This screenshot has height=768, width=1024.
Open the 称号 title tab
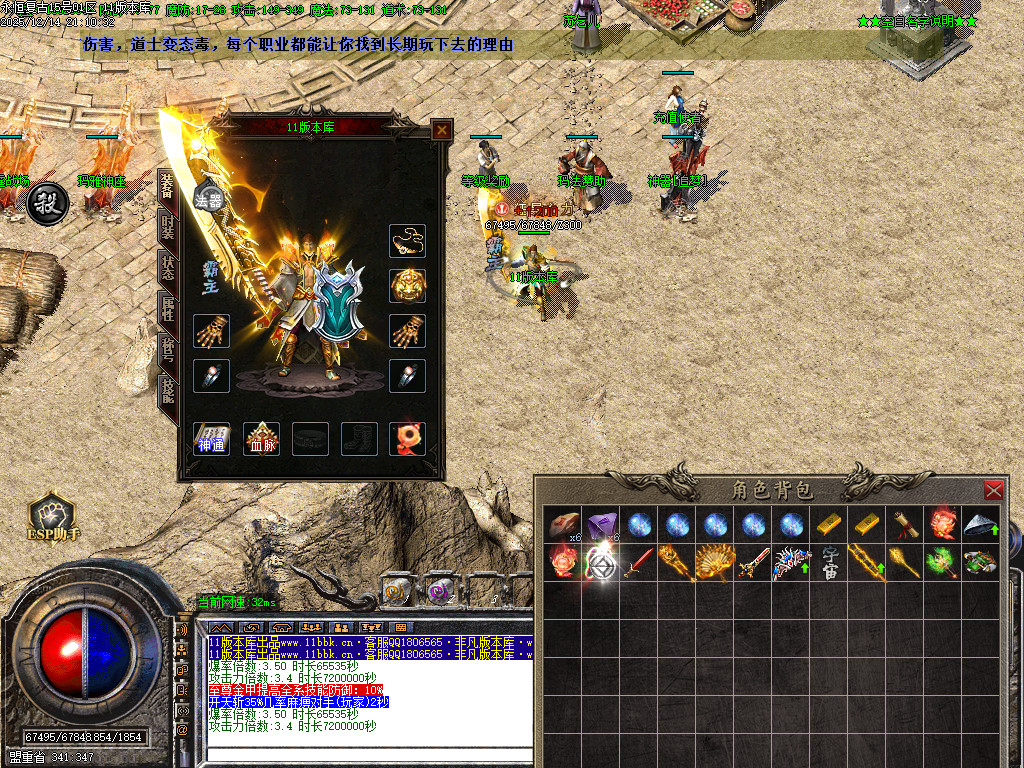167,352
